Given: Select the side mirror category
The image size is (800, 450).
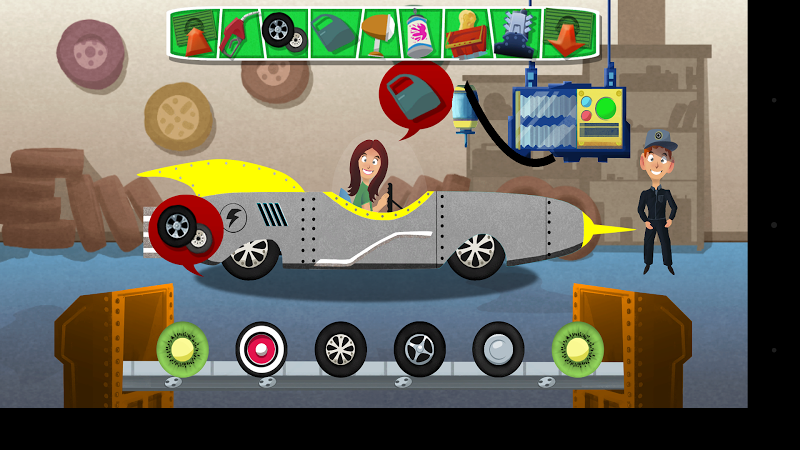Looking at the screenshot, I should (x=378, y=33).
